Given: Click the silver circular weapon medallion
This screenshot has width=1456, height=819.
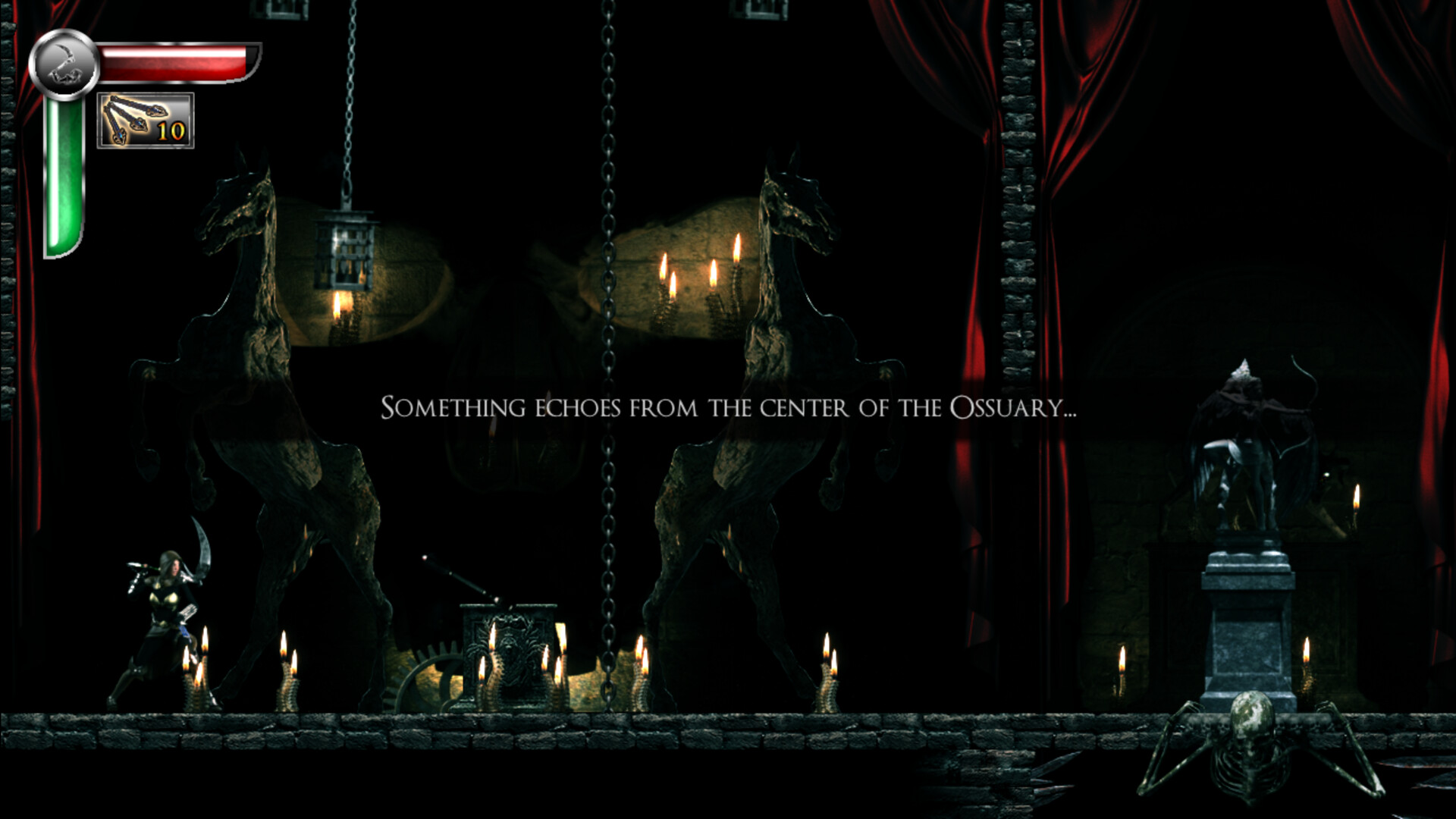Looking at the screenshot, I should (64, 62).
